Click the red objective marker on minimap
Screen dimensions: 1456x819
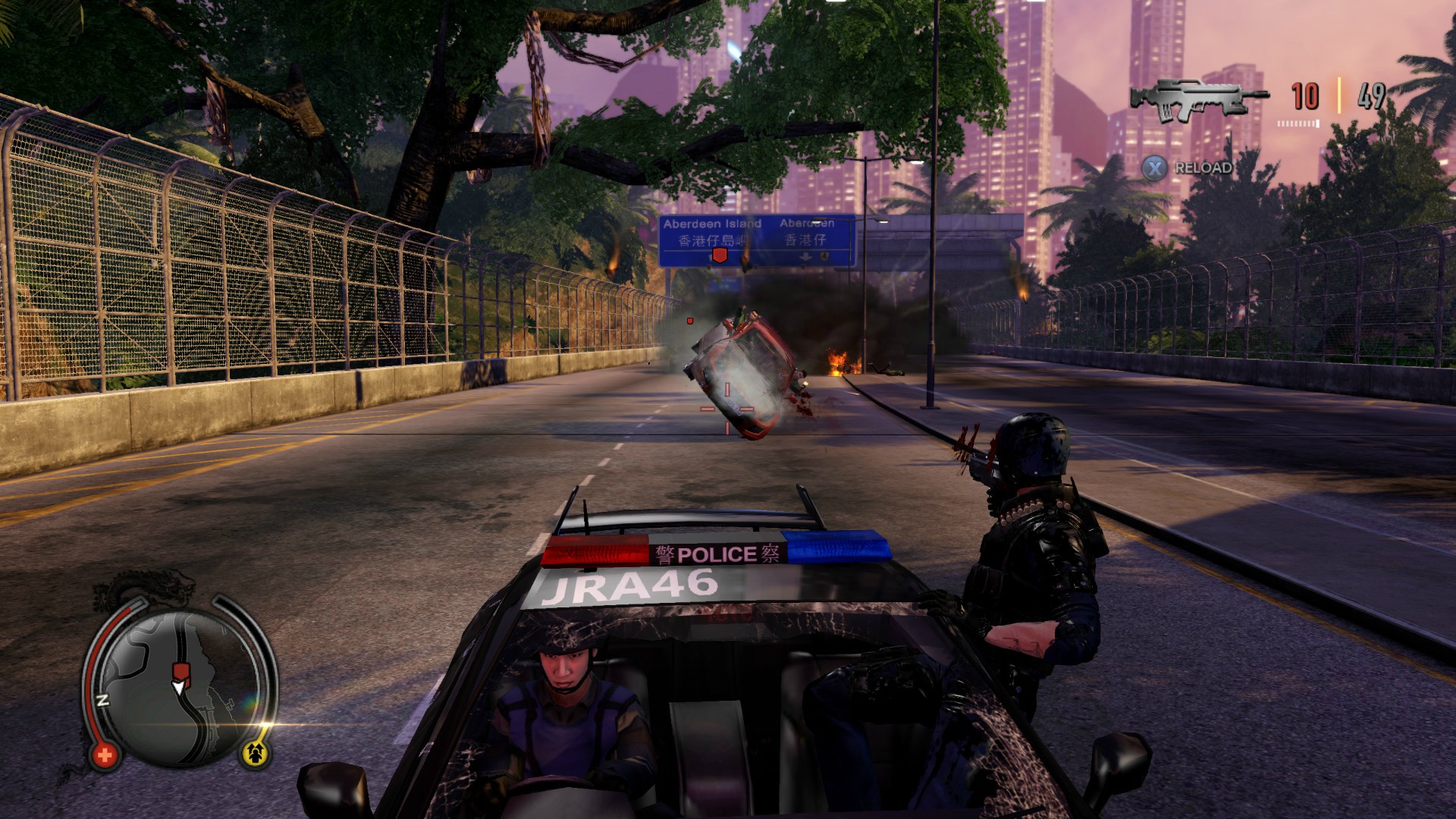click(x=180, y=672)
